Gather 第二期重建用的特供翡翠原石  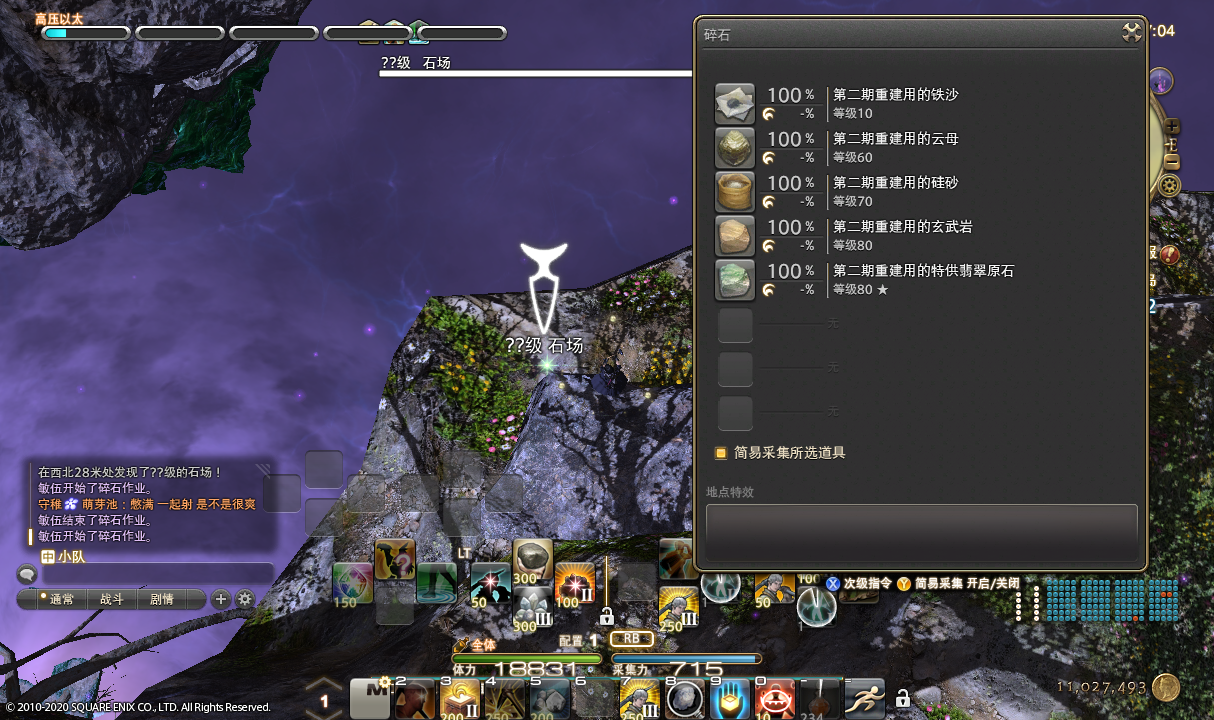pos(735,280)
